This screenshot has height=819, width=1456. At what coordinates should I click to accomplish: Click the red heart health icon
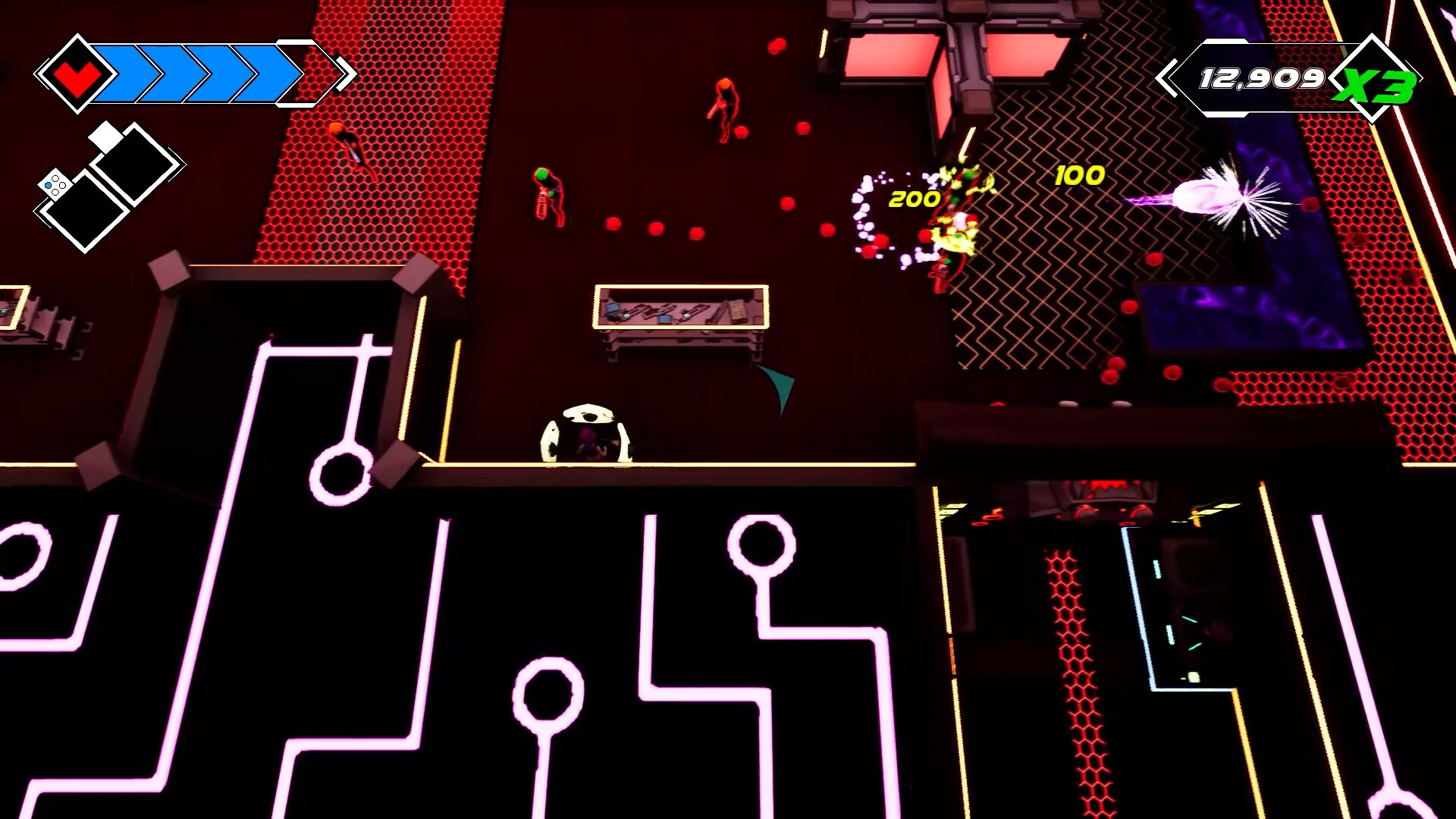(x=78, y=74)
